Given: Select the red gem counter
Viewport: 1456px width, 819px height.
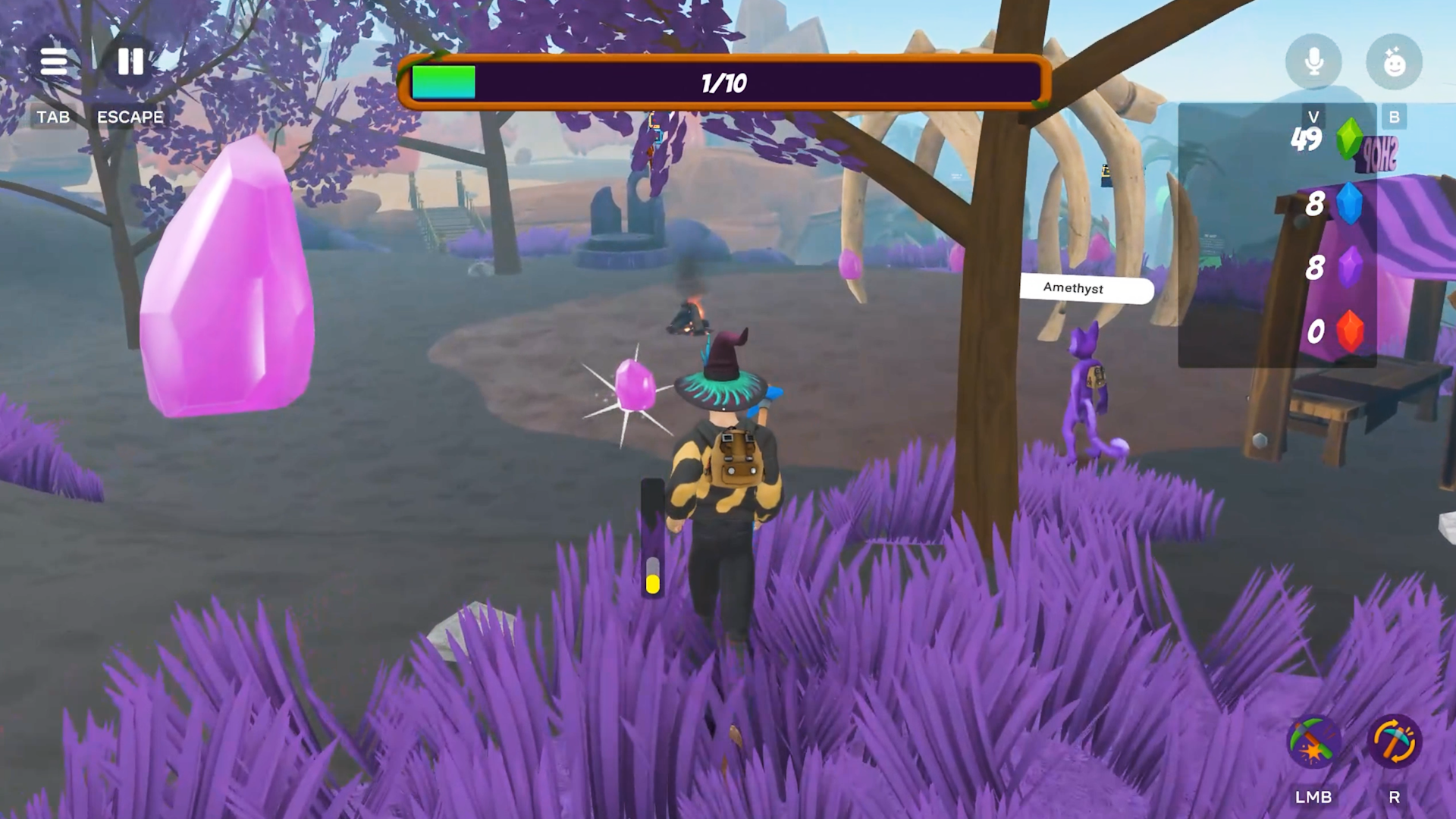Looking at the screenshot, I should click(x=1348, y=331).
